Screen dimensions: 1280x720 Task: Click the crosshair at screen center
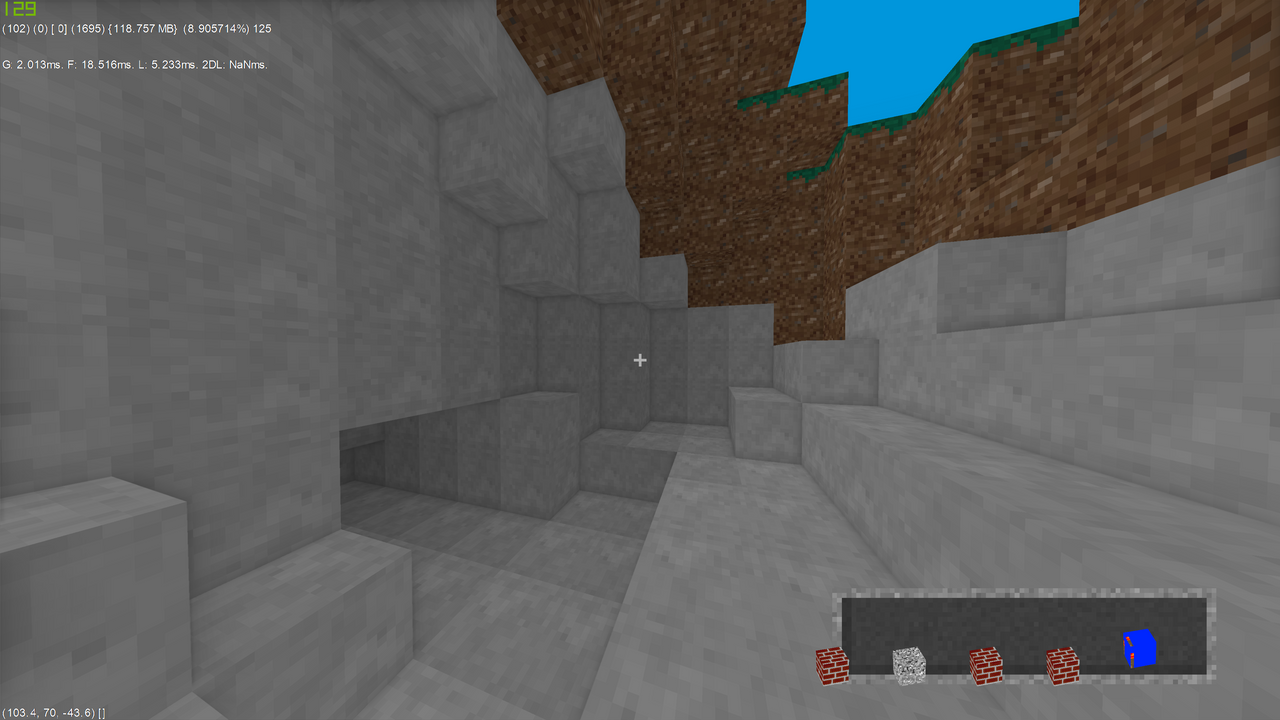pyautogui.click(x=640, y=360)
